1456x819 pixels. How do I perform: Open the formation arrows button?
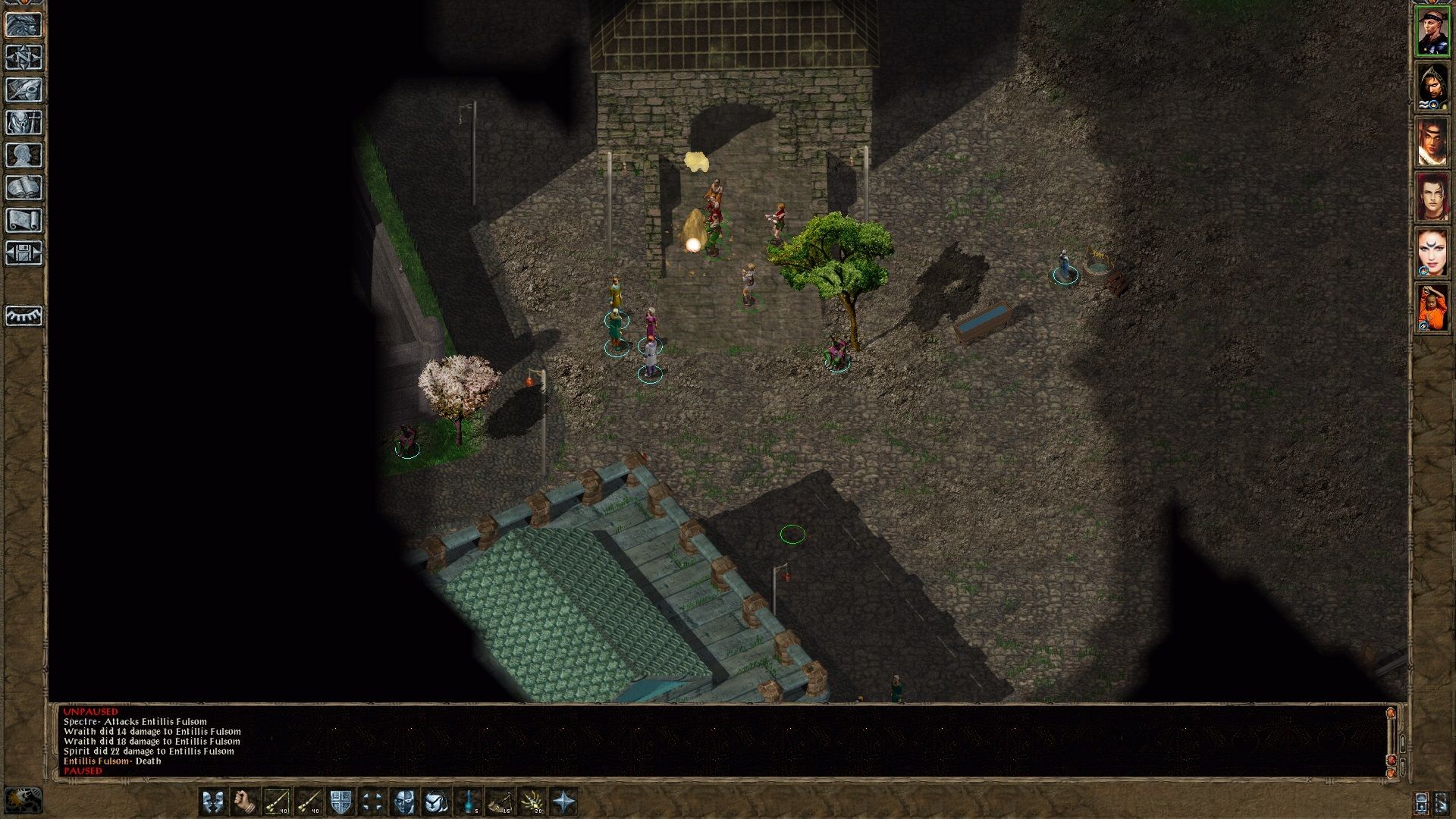pyautogui.click(x=372, y=802)
